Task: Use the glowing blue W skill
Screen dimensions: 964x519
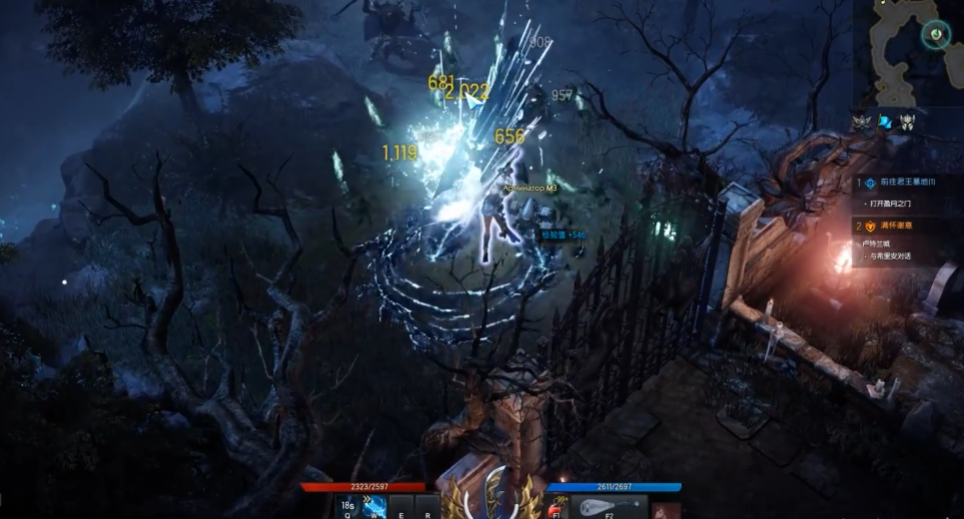Action: coord(376,506)
